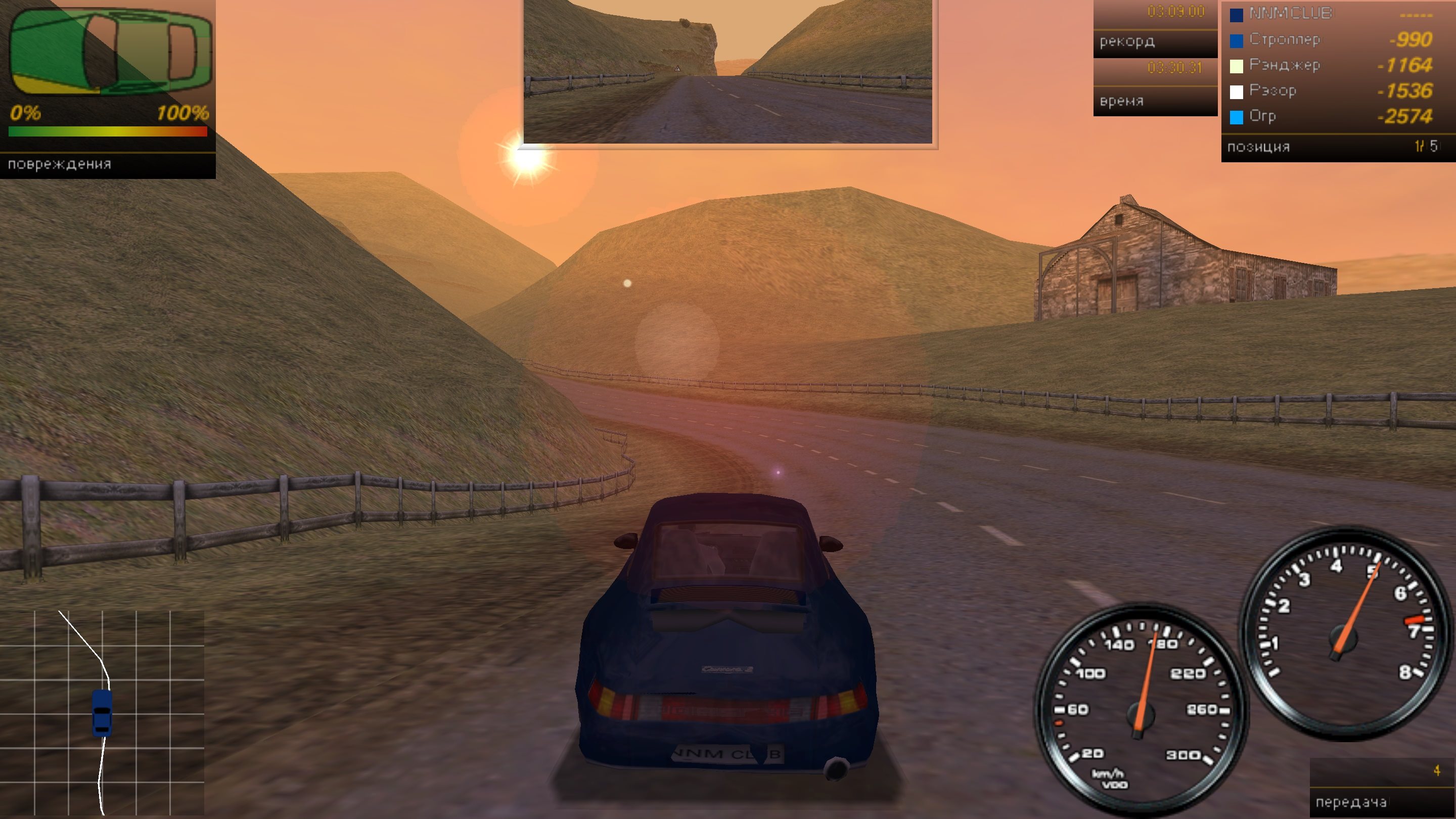The height and width of the screenshot is (819, 1456).
Task: Click the track minimap
Action: point(102,713)
